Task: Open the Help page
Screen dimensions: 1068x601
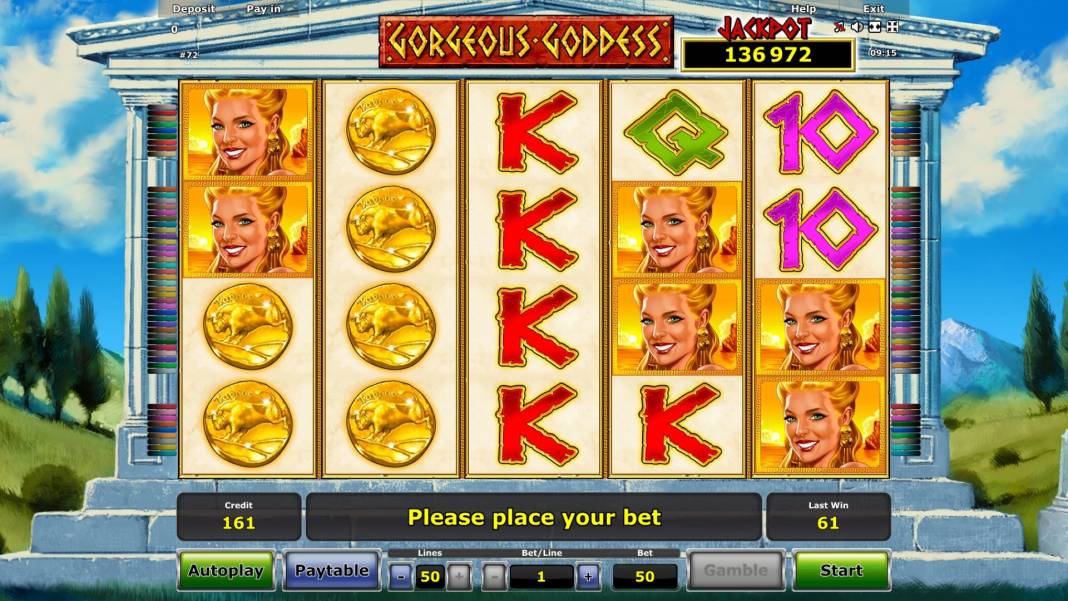Action: tap(803, 9)
